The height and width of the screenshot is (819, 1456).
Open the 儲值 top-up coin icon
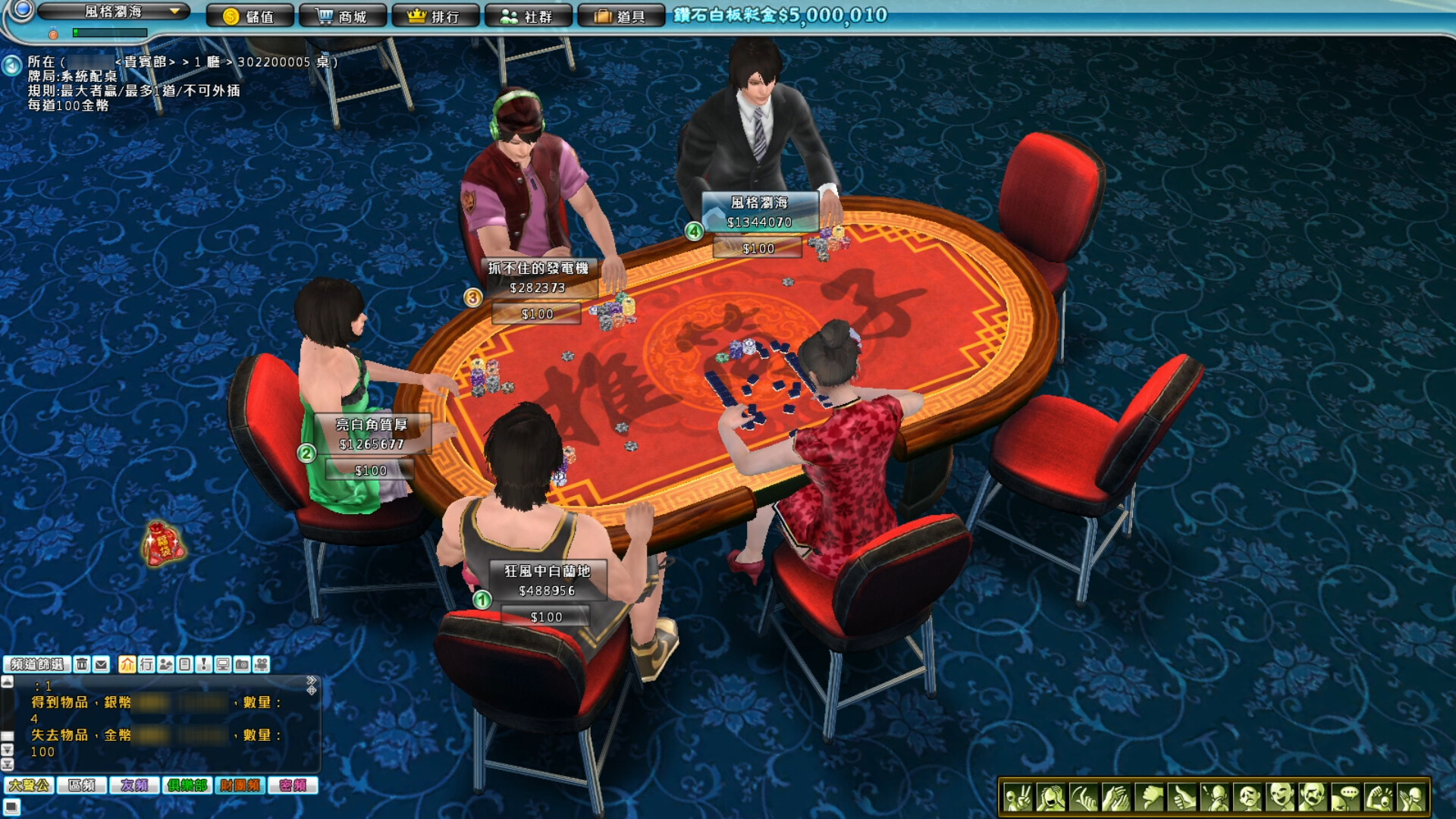[x=251, y=15]
